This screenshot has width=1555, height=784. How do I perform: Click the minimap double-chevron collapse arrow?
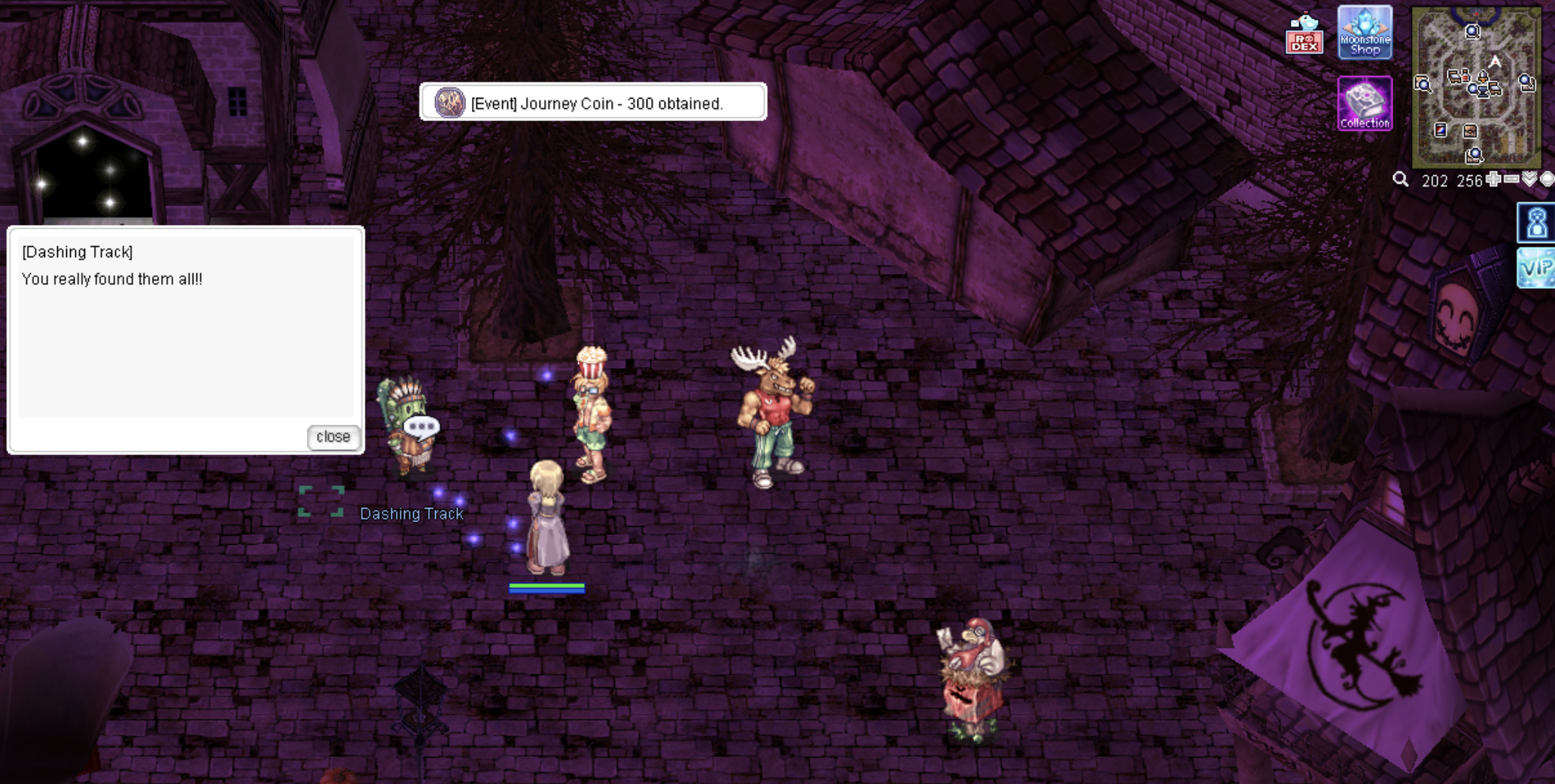1529,179
